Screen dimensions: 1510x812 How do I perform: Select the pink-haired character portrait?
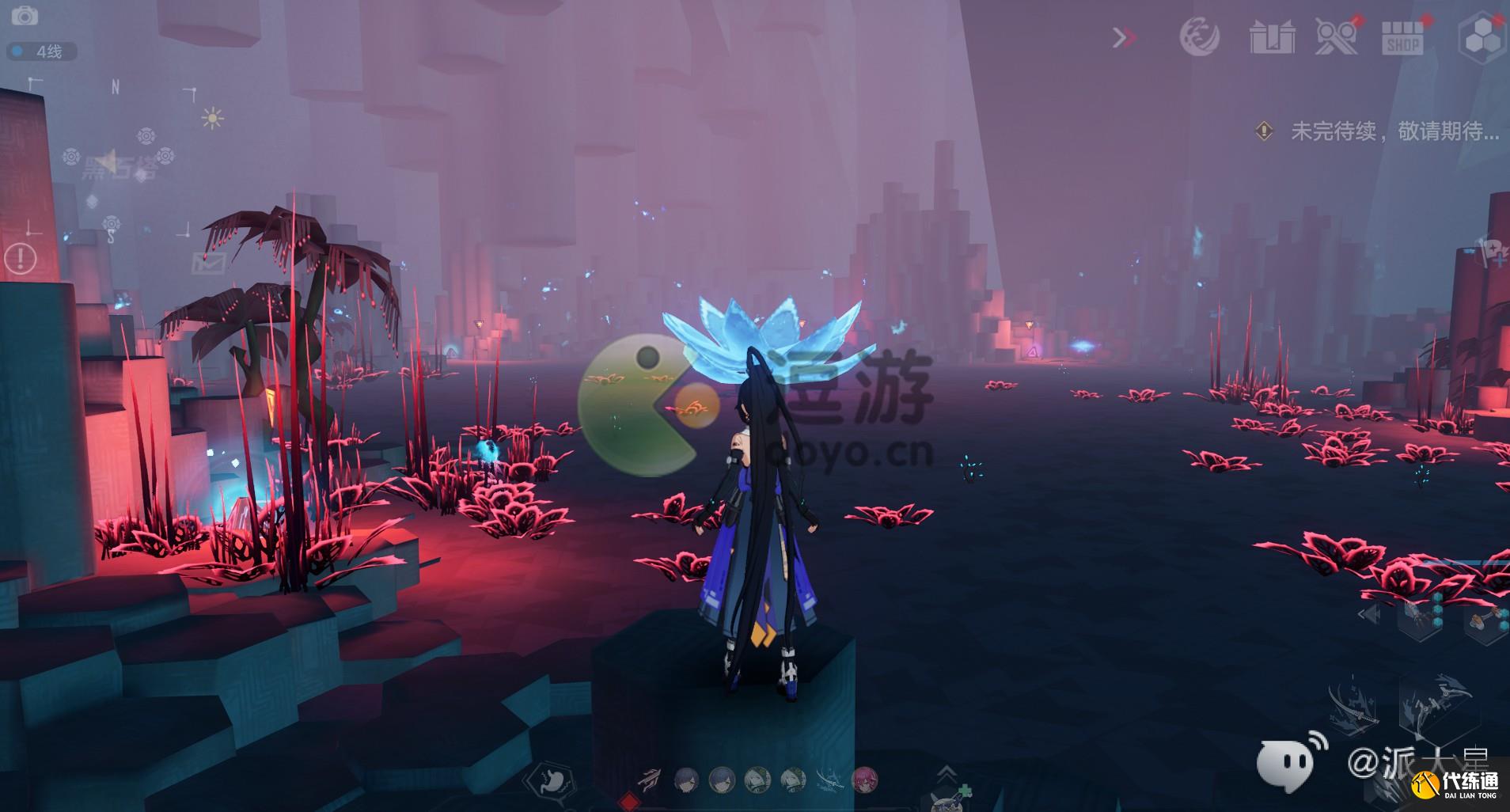[x=864, y=781]
